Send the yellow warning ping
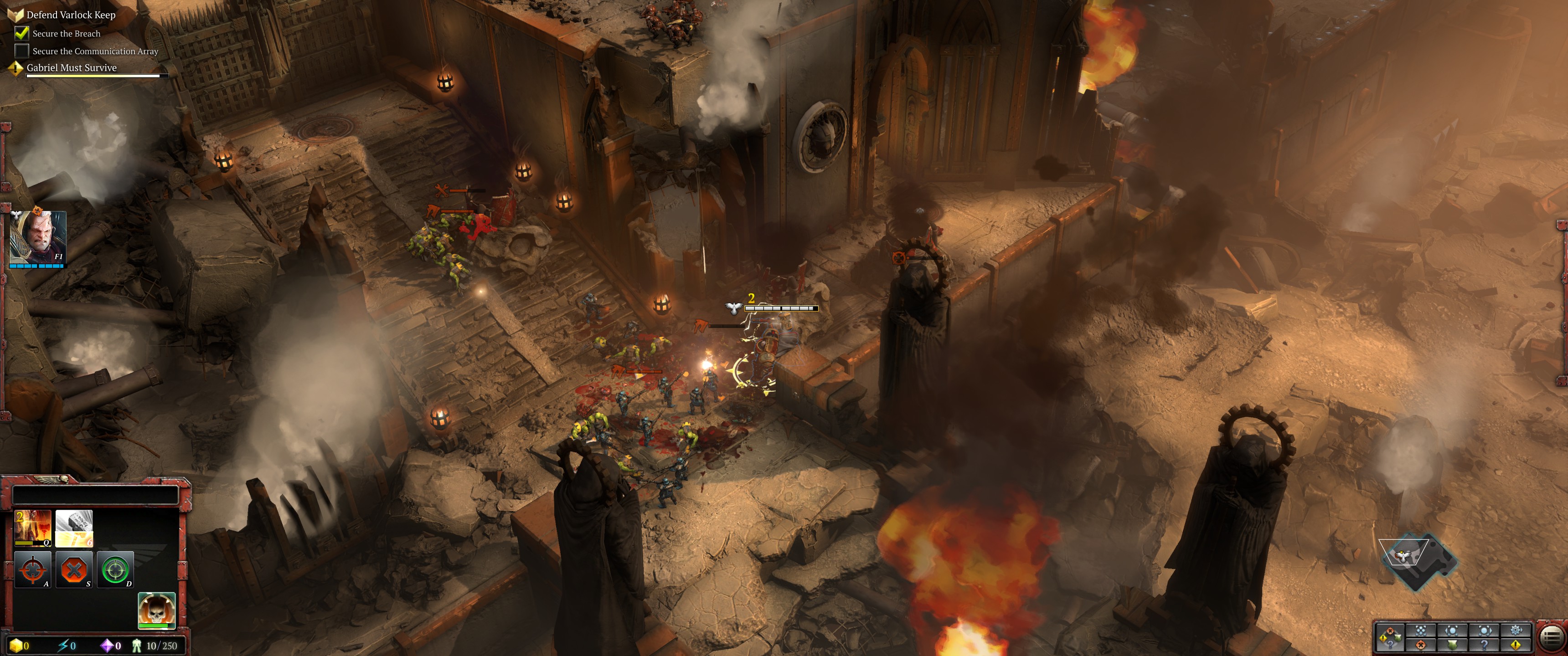Screen dimensions: 1568x656 1516,645
